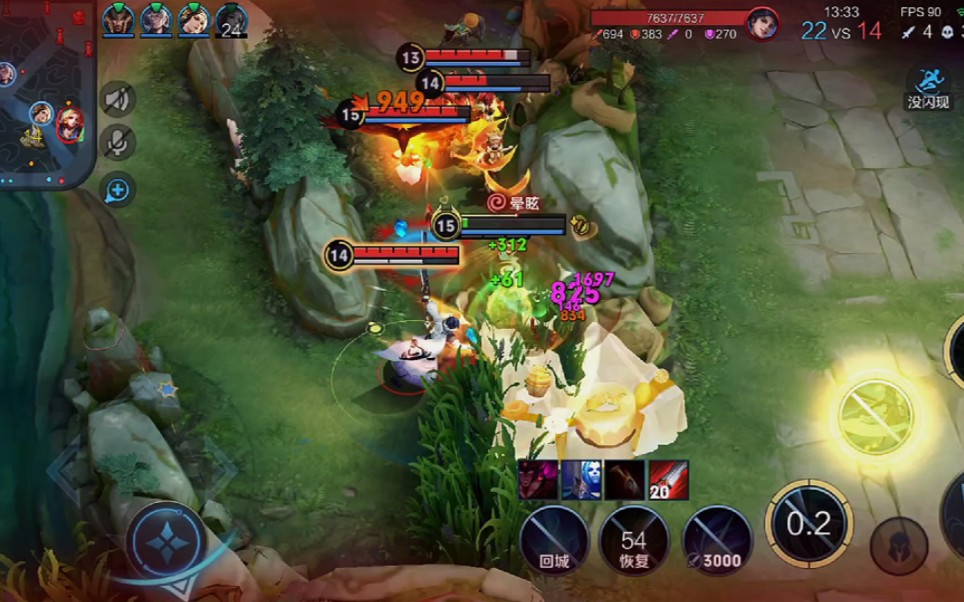Screen dimensions: 964x602
Task: Activate the skill with 0.2 cooldown
Action: (808, 524)
